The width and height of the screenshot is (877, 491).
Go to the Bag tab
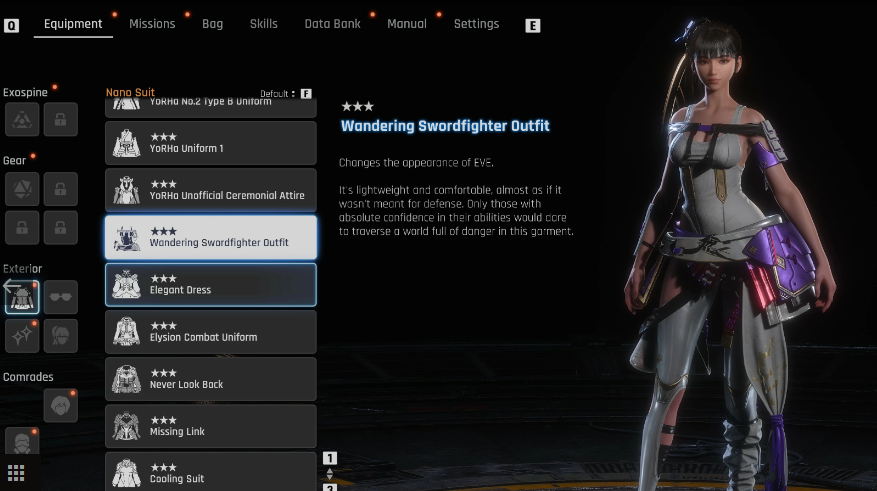tap(212, 24)
